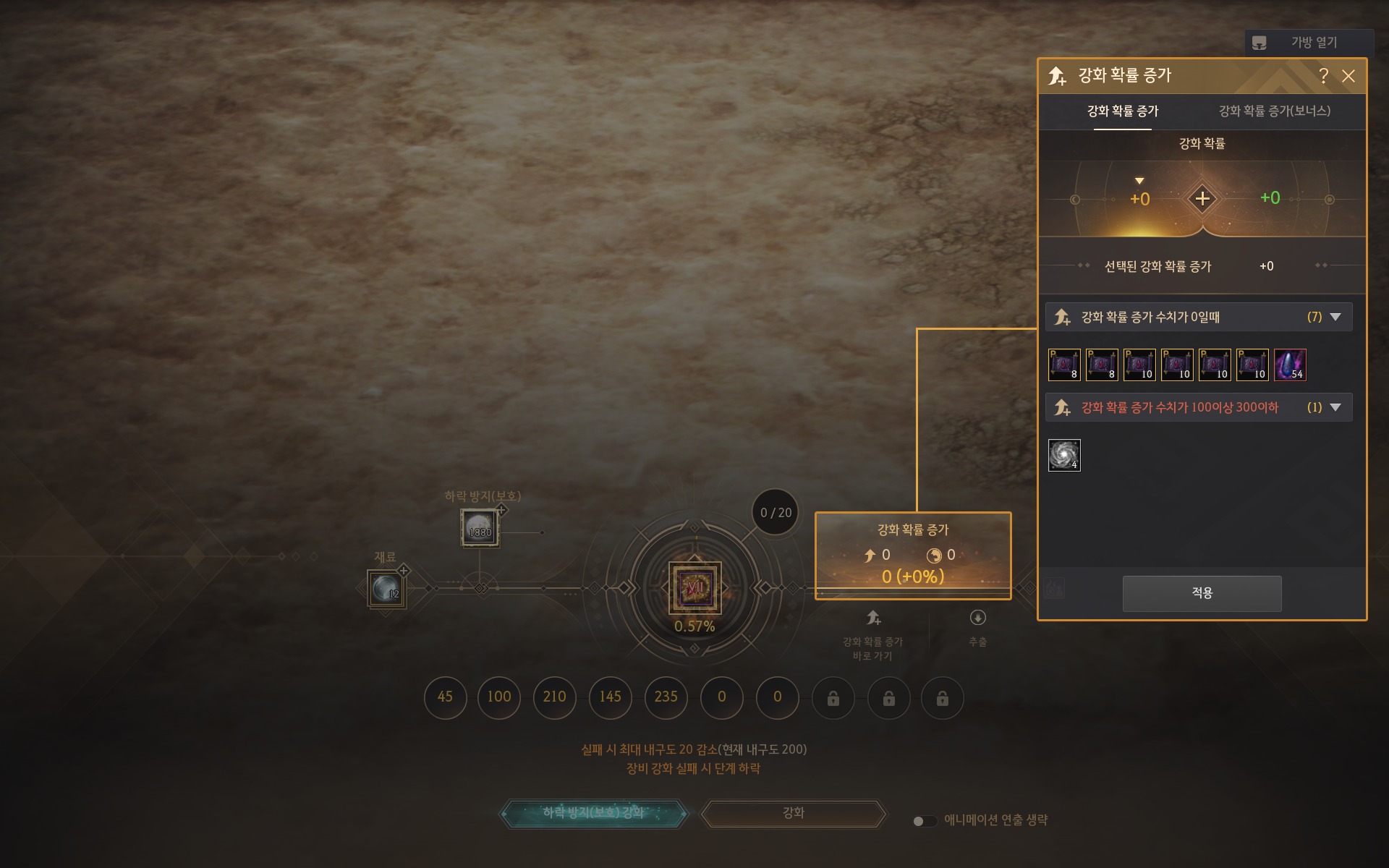1389x868 pixels.
Task: Select the purple crystal item with count 54
Action: coord(1290,365)
